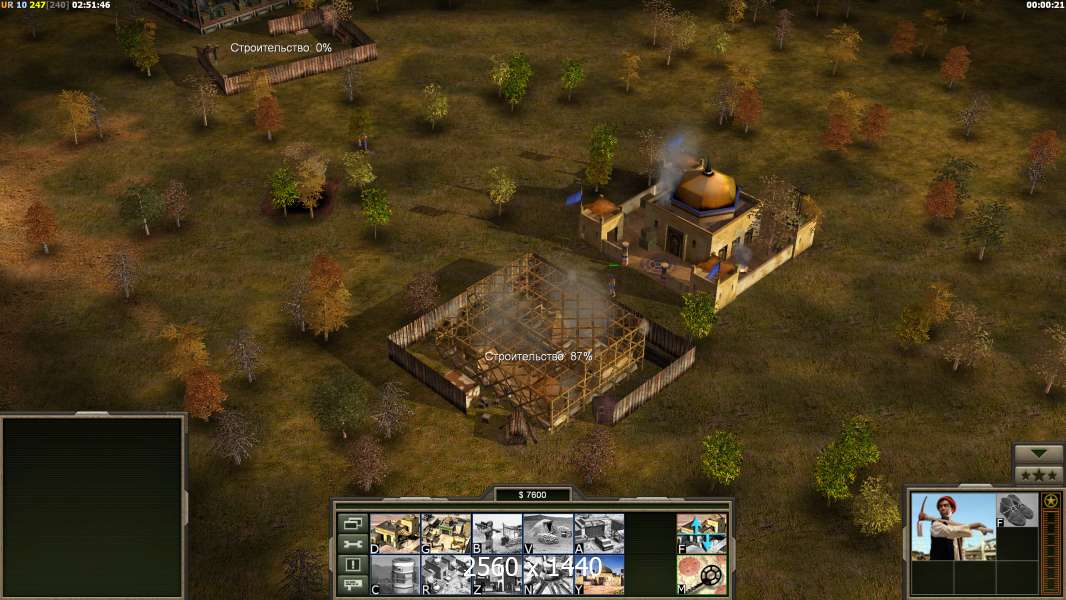Choose the build icon with hotkey R
Viewport: 1066px width, 600px height.
[445, 575]
